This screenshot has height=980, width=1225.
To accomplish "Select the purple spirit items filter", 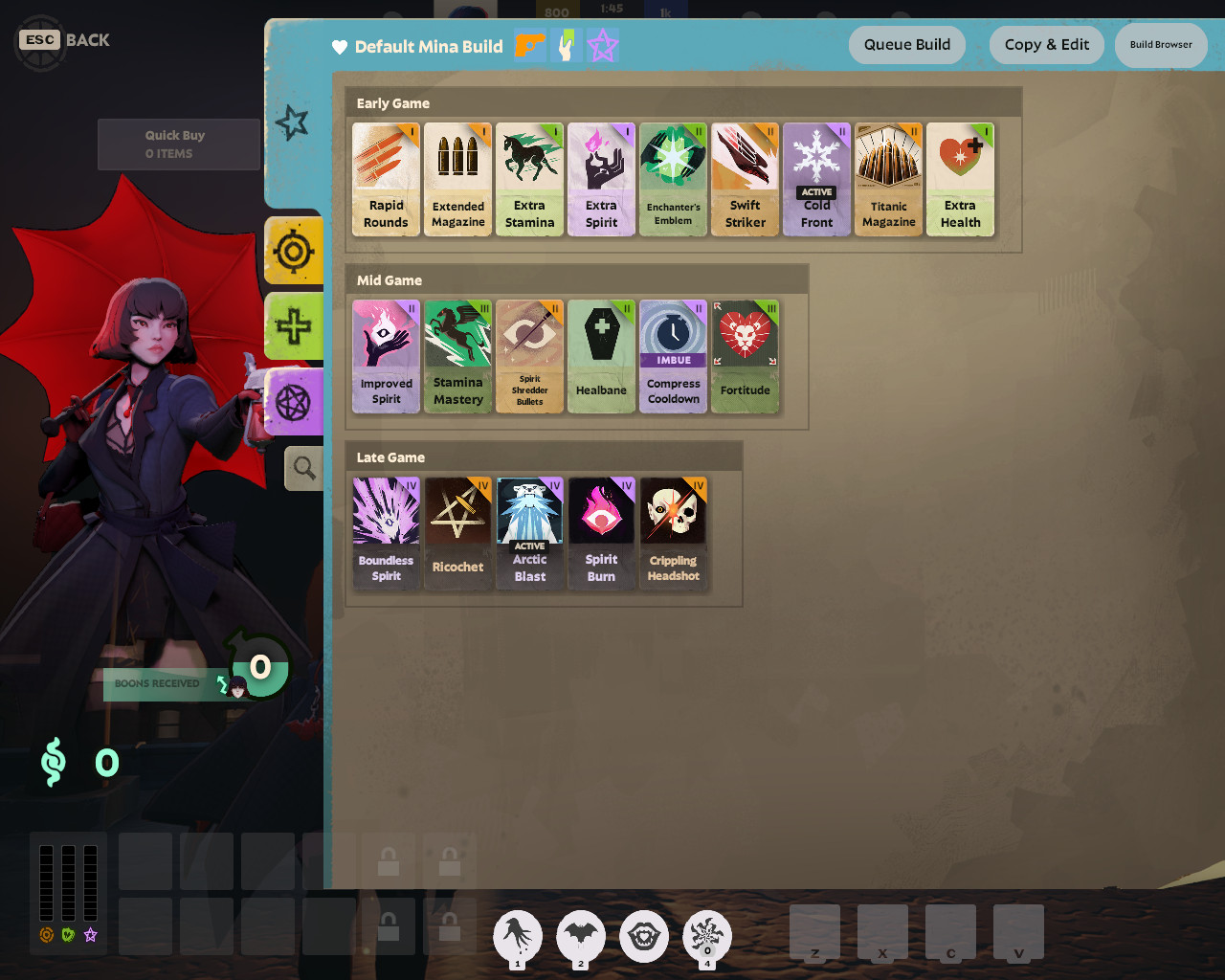I will coord(603,45).
